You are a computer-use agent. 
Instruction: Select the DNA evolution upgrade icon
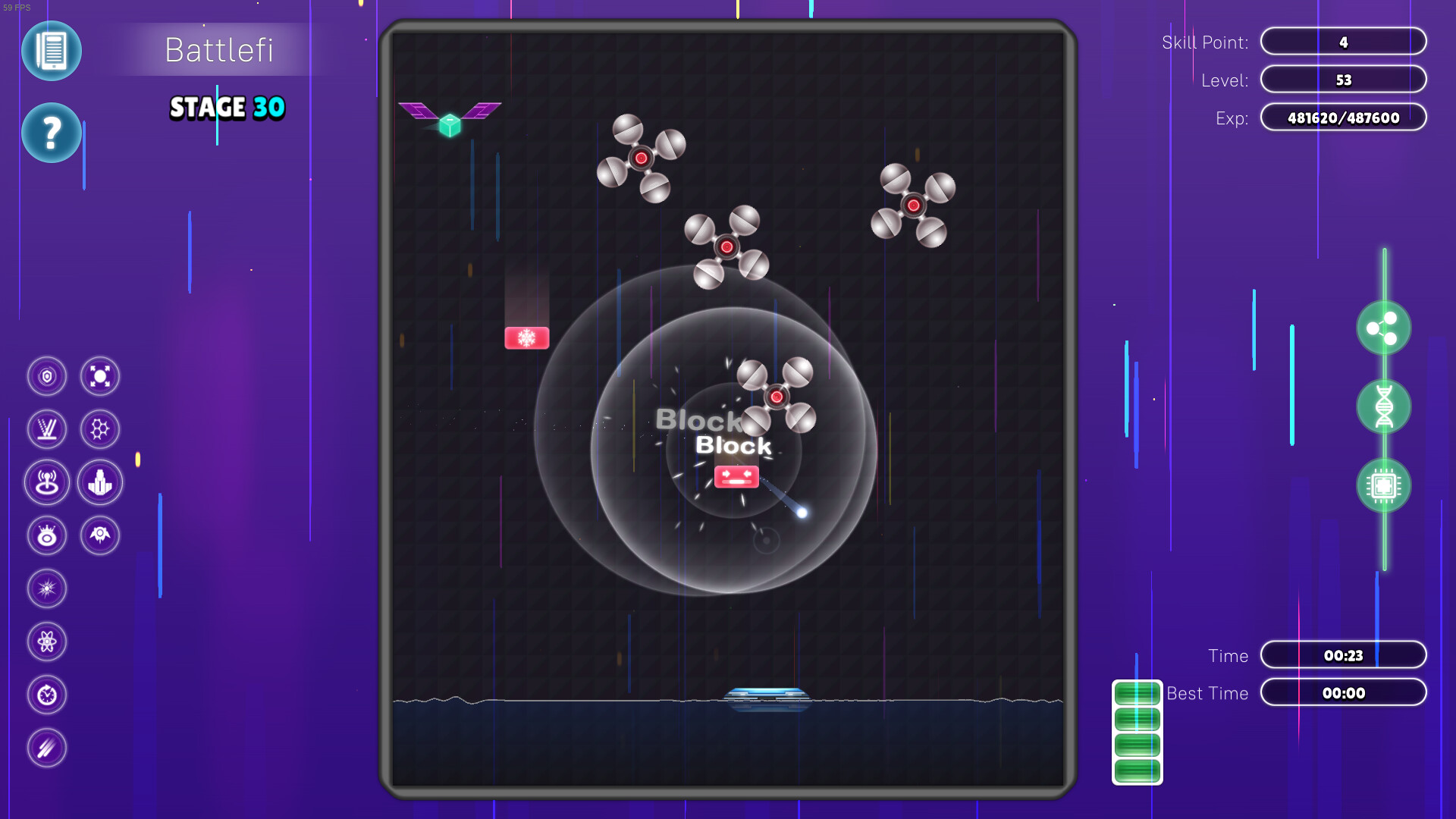pyautogui.click(x=1384, y=407)
